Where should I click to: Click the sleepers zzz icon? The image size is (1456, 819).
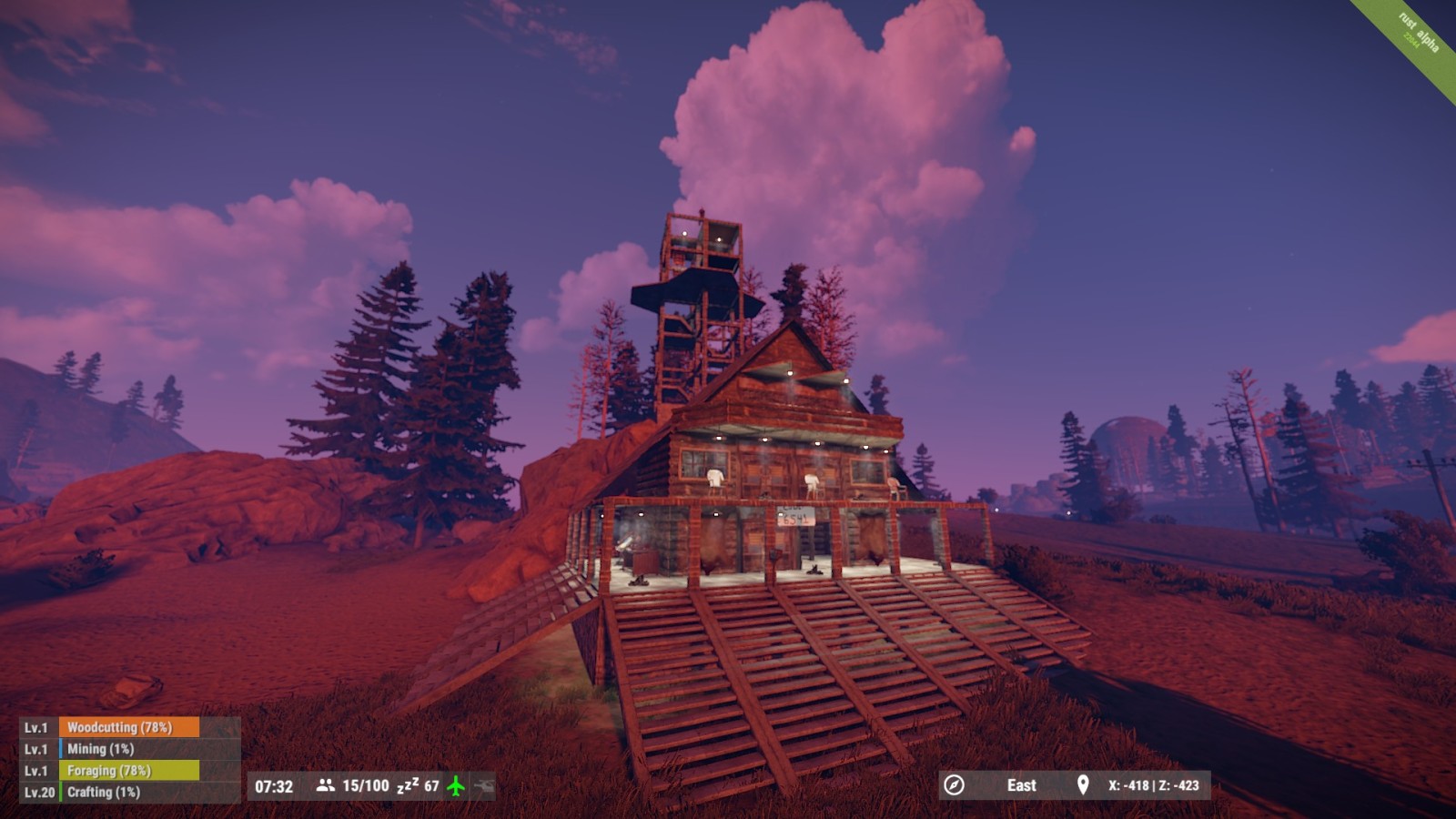(x=408, y=785)
